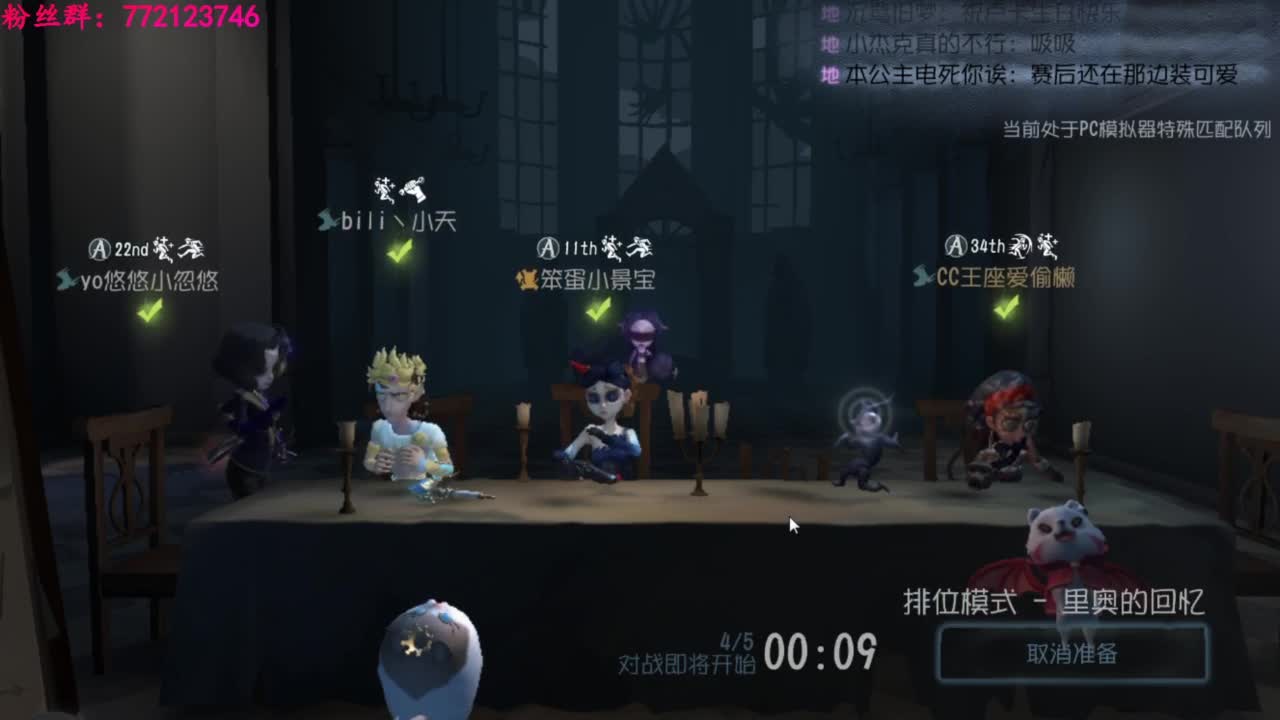Select yo悠悠小忽忽's A-tier rank badge

click(x=100, y=247)
